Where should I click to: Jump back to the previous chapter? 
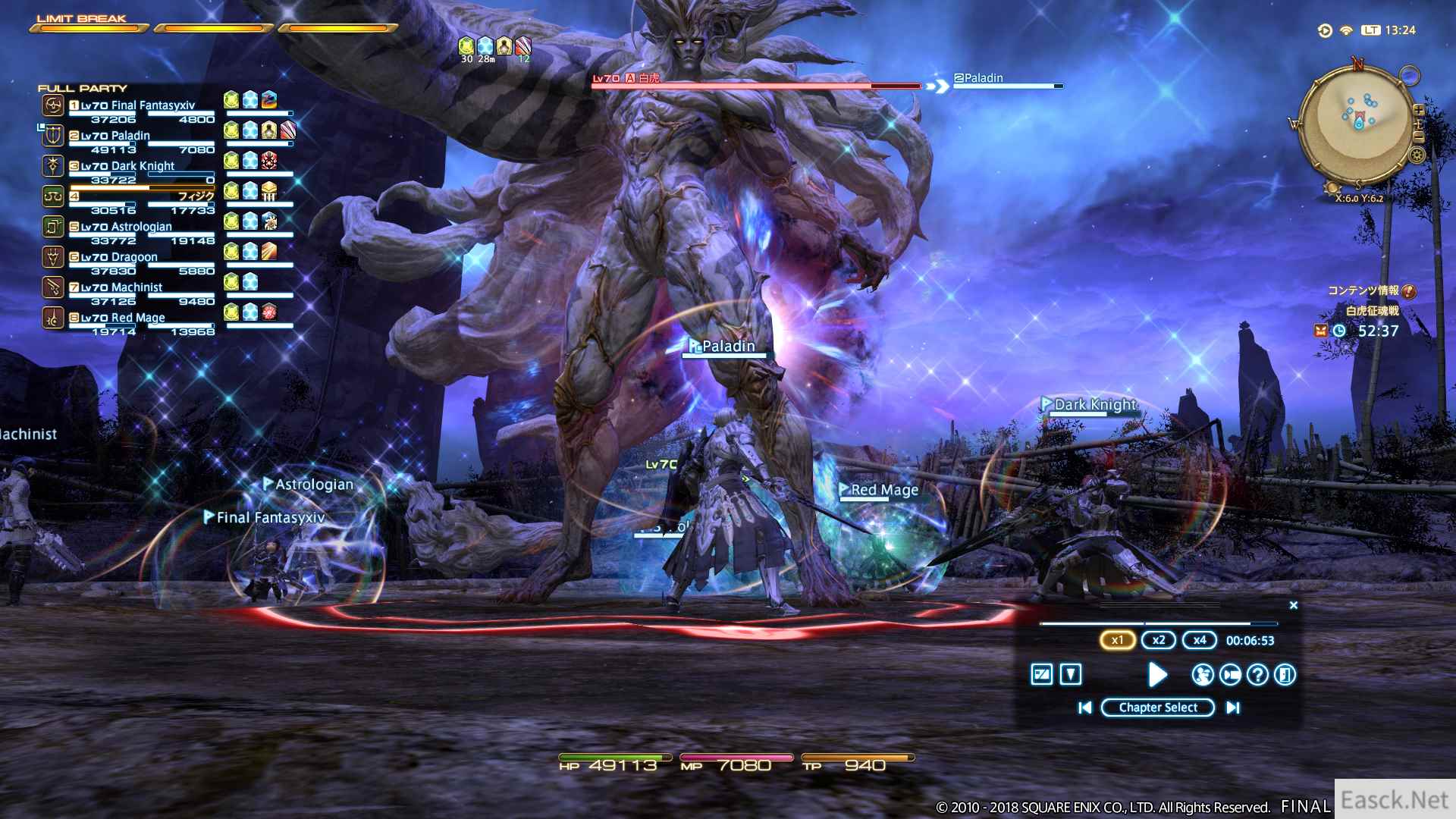[1085, 708]
